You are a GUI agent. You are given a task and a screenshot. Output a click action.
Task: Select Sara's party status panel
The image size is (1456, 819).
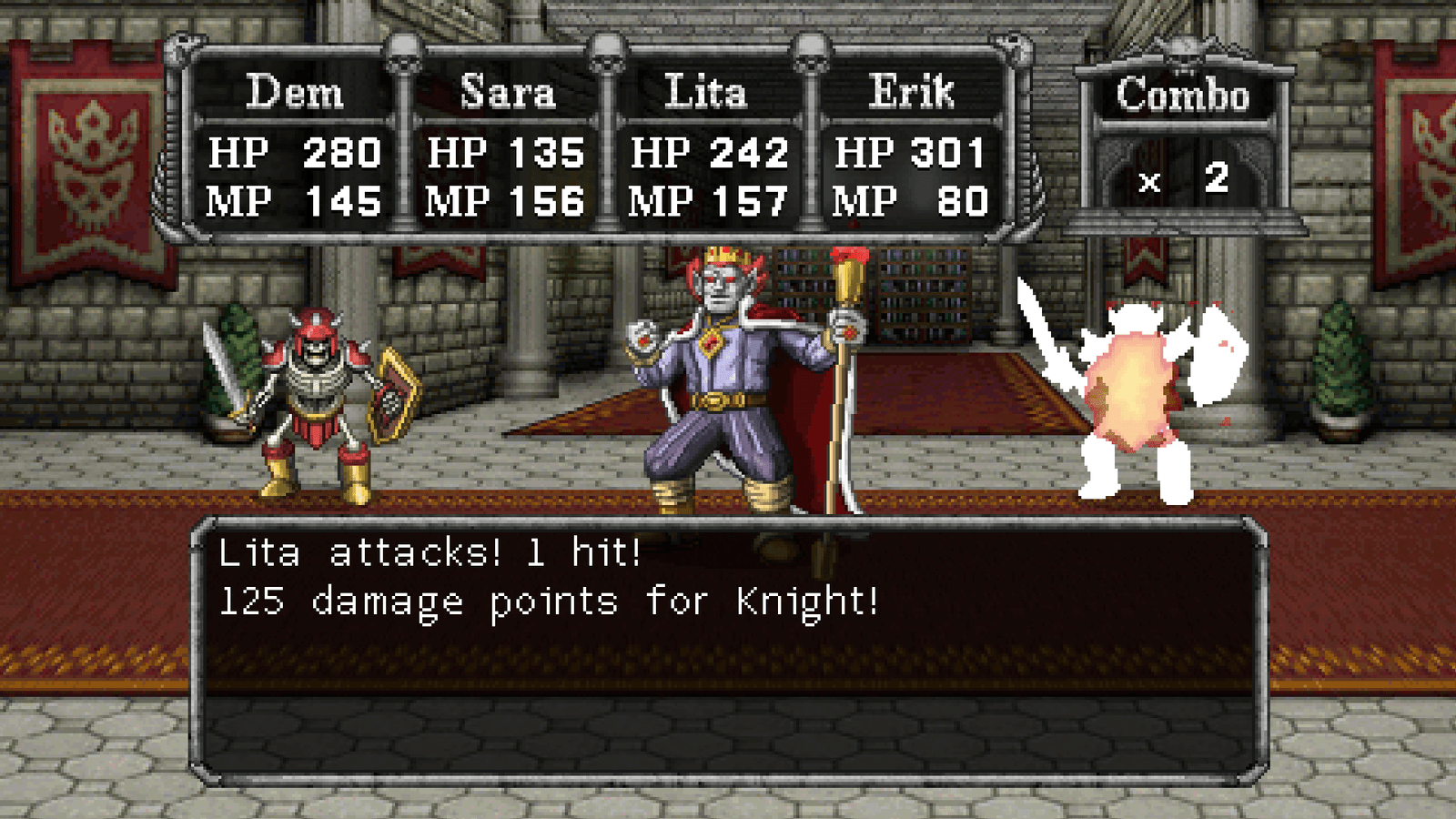[505, 146]
